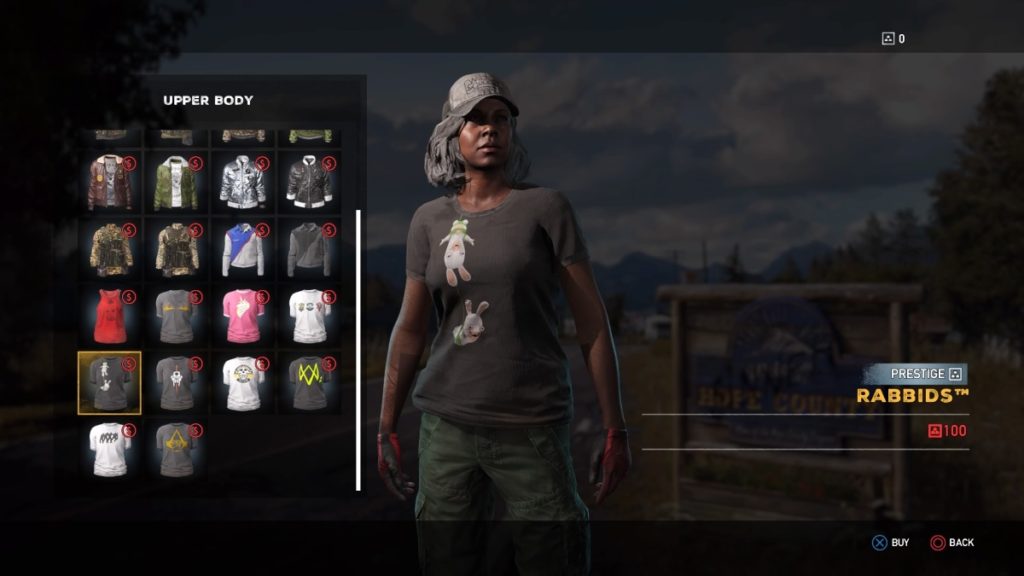Viewport: 1024px width, 576px height.
Task: Pick the shiny silver jacket
Action: (x=243, y=183)
